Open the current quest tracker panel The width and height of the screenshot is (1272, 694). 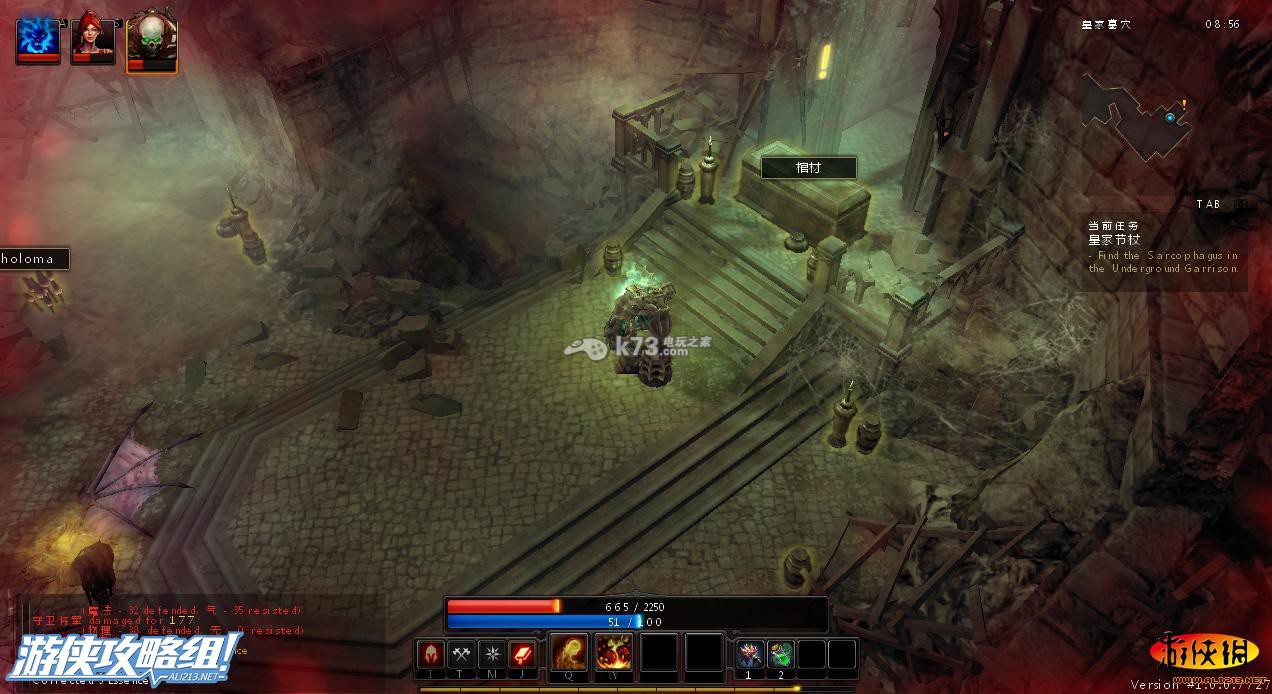(x=1165, y=248)
